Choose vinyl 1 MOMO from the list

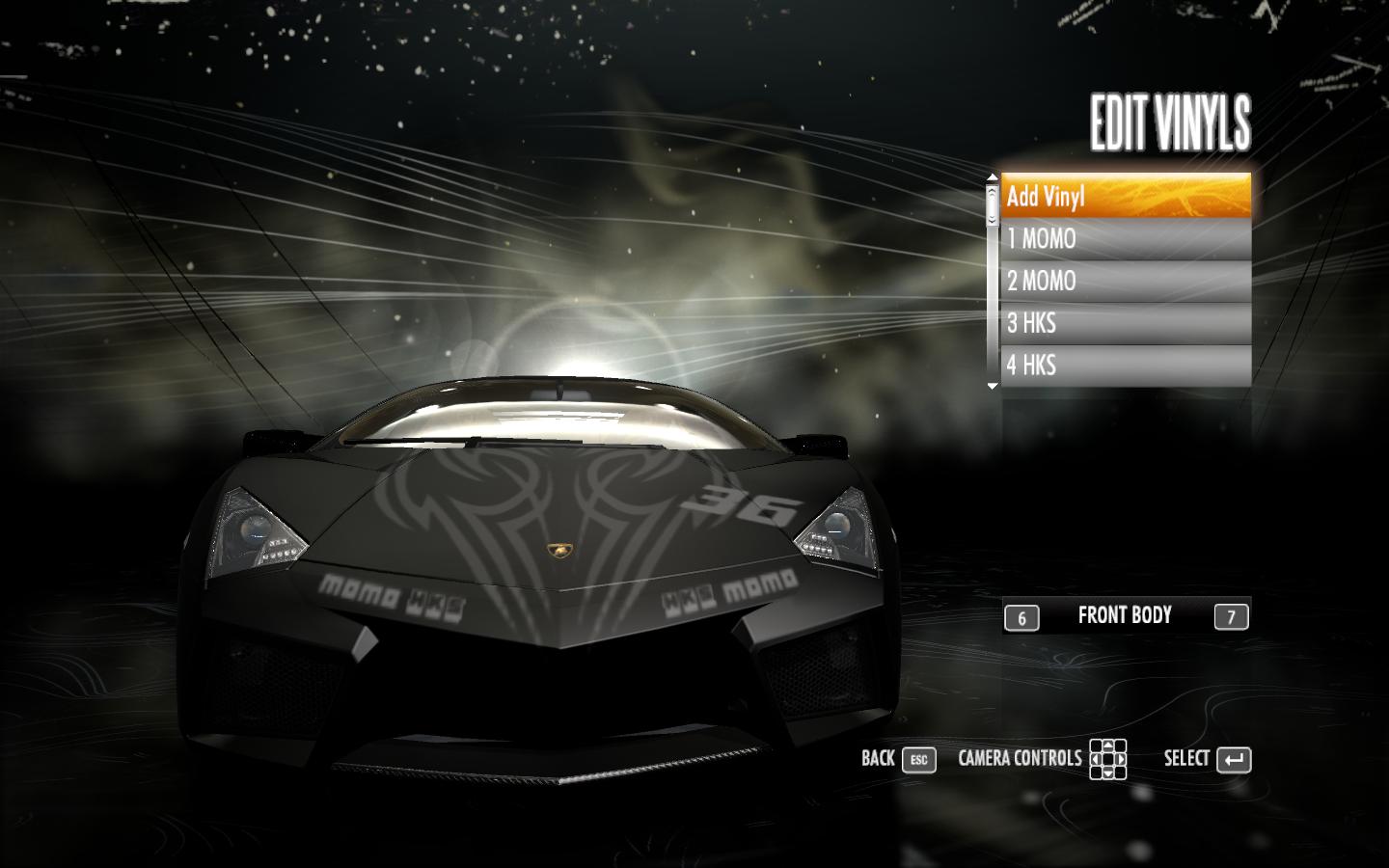coord(1125,238)
